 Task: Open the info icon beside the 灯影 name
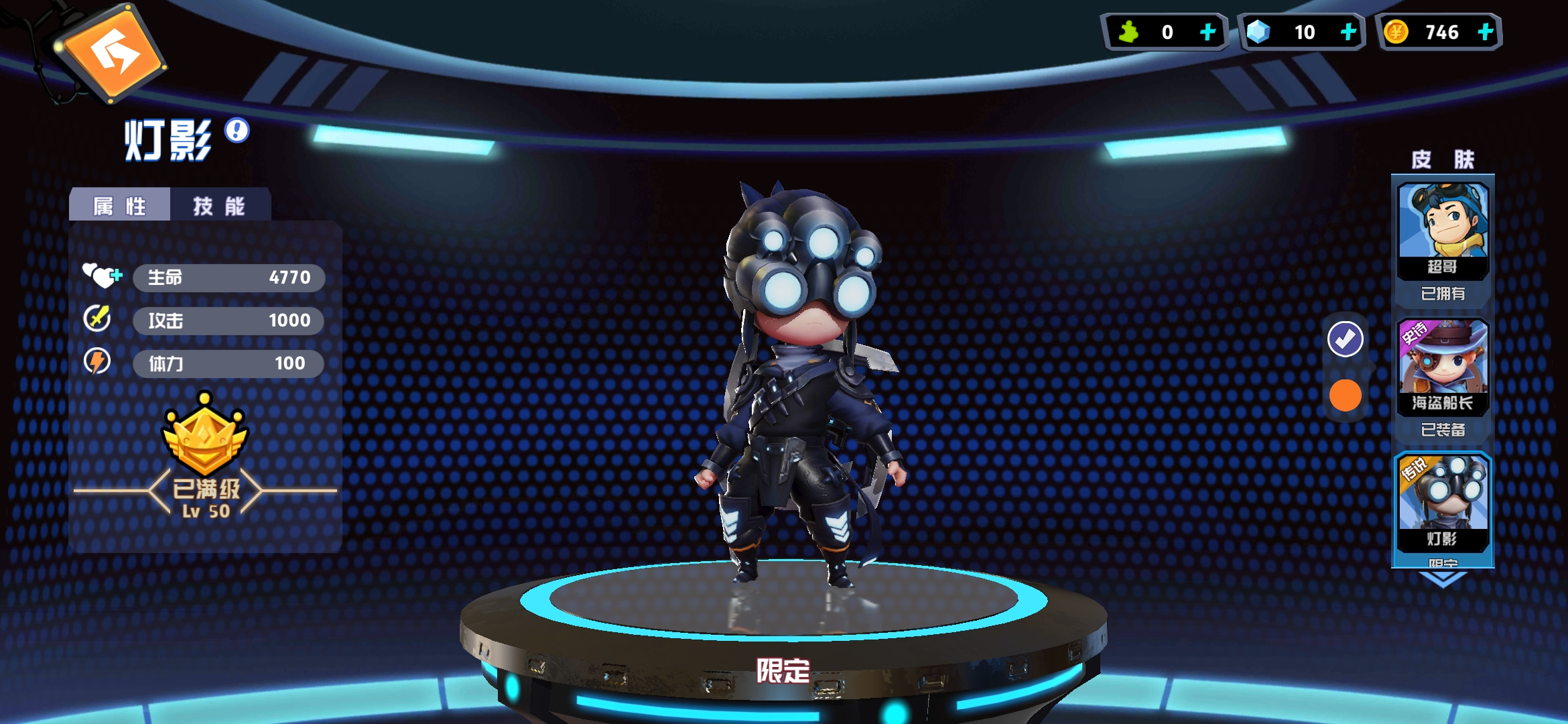[x=236, y=131]
